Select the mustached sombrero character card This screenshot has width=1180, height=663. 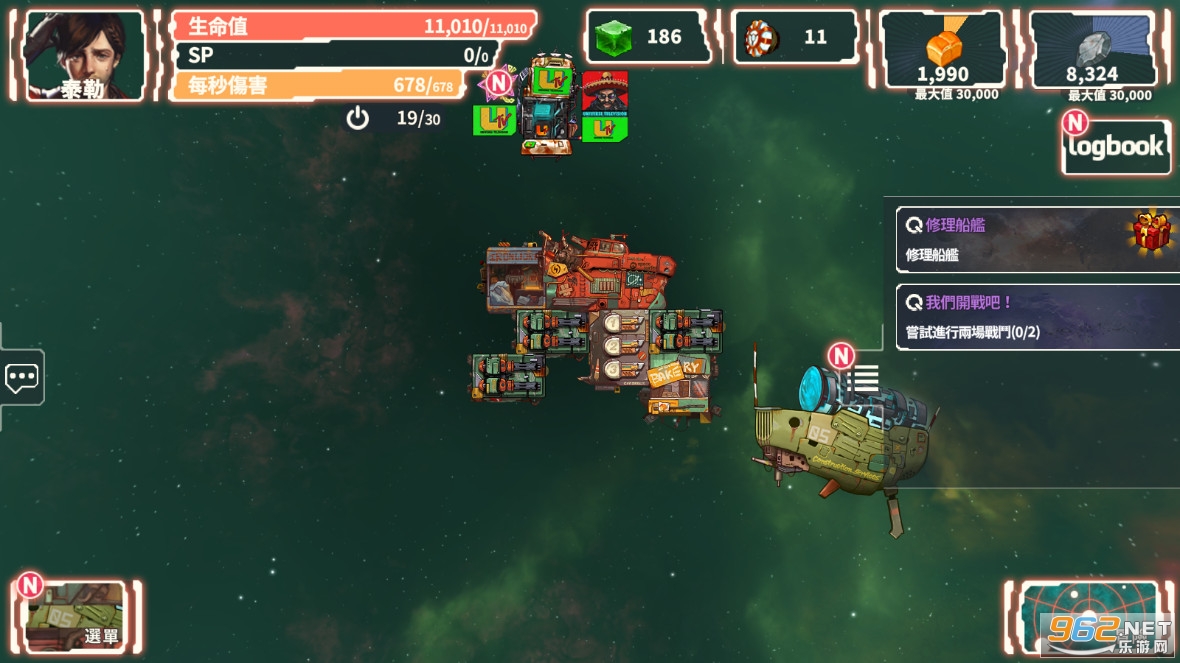[x=605, y=94]
